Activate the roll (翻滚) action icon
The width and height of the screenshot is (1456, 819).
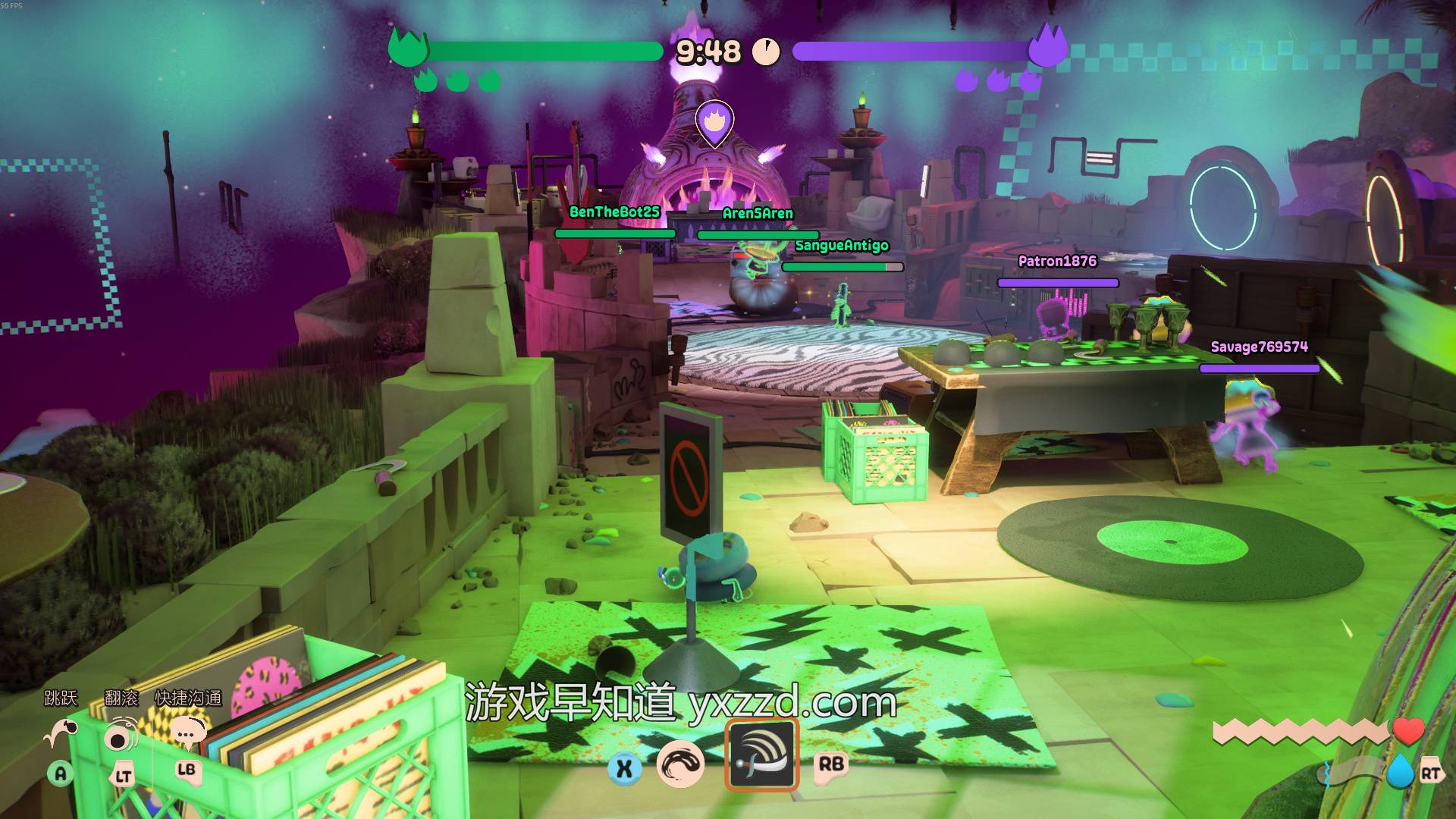(121, 736)
